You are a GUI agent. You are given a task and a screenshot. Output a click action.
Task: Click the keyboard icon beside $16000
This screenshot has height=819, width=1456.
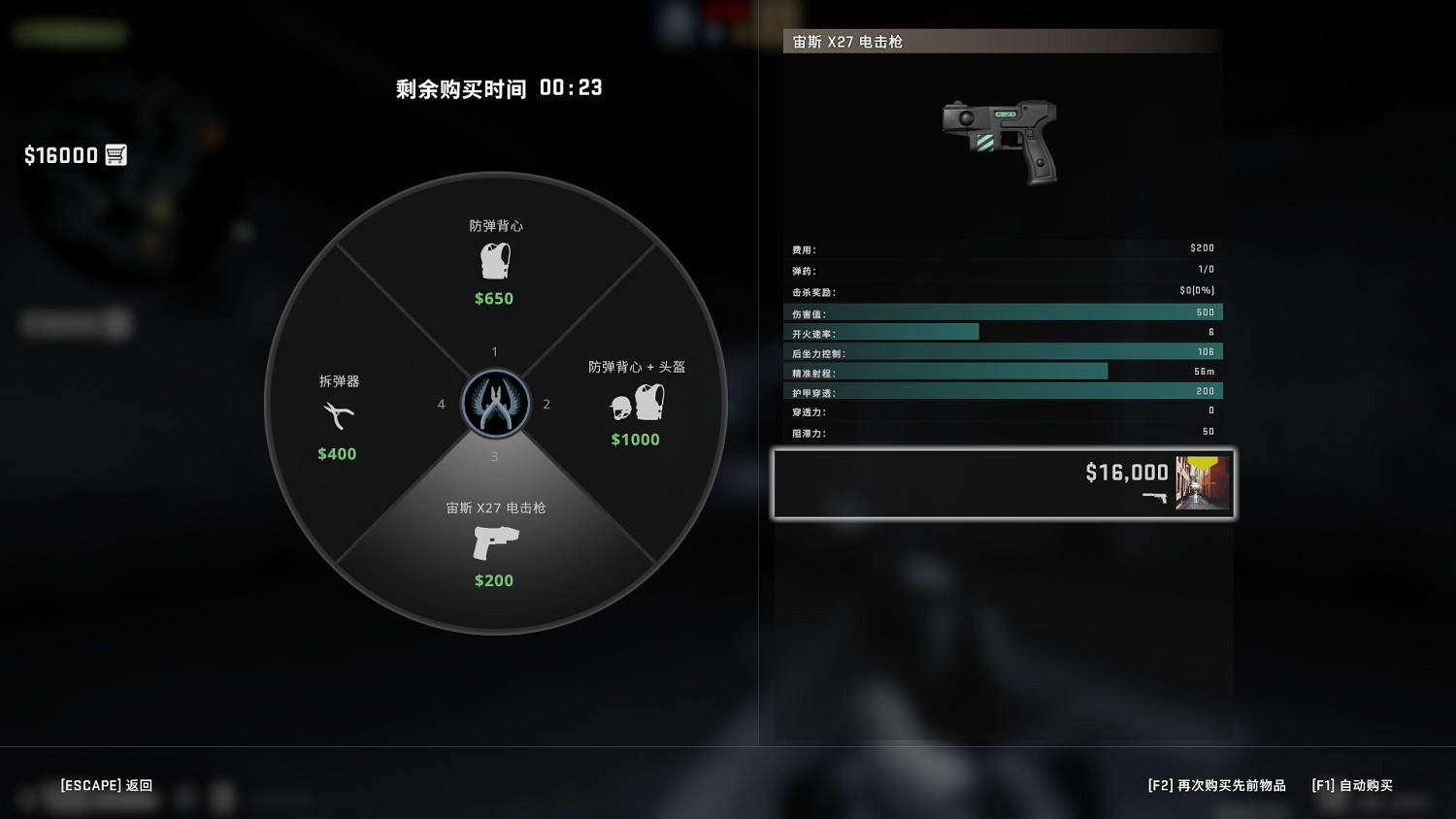pos(116,154)
